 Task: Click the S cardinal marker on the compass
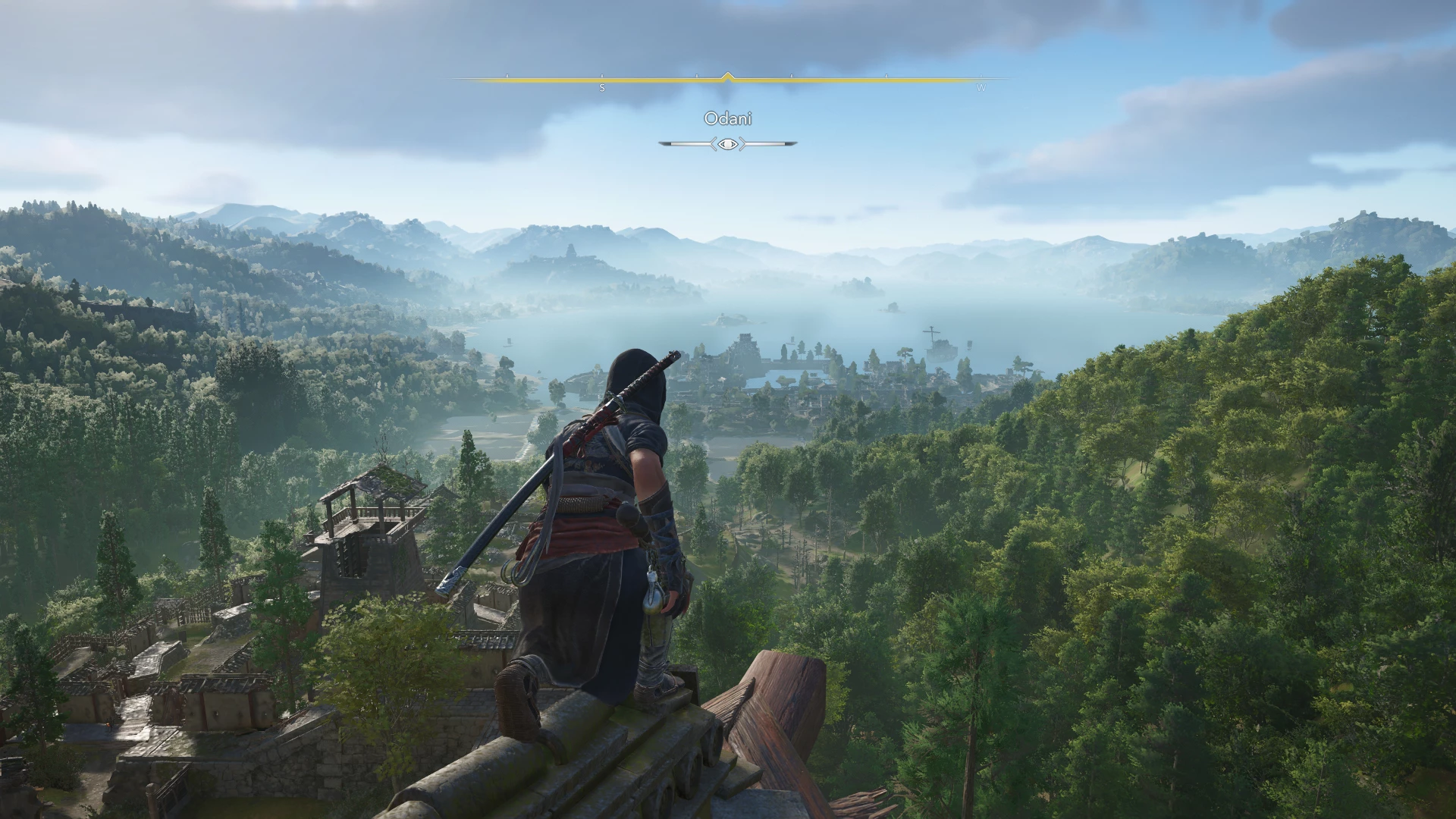click(602, 87)
